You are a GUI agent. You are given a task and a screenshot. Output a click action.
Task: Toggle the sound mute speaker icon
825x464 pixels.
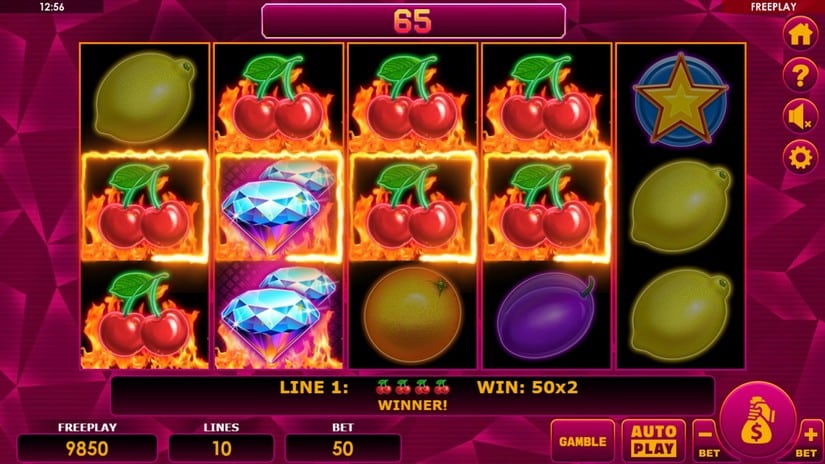[x=798, y=116]
